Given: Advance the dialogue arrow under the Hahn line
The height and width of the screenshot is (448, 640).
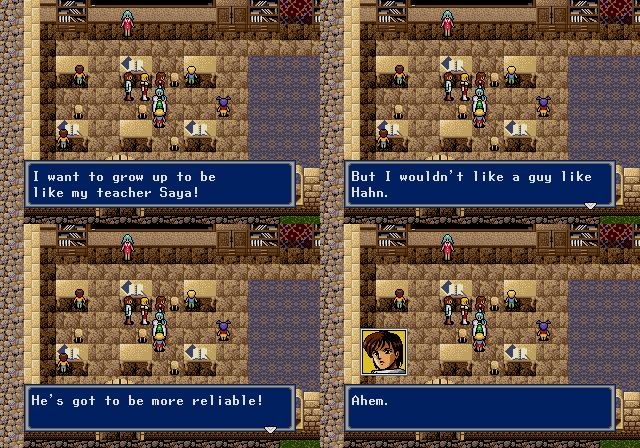Looking at the screenshot, I should coord(589,205).
